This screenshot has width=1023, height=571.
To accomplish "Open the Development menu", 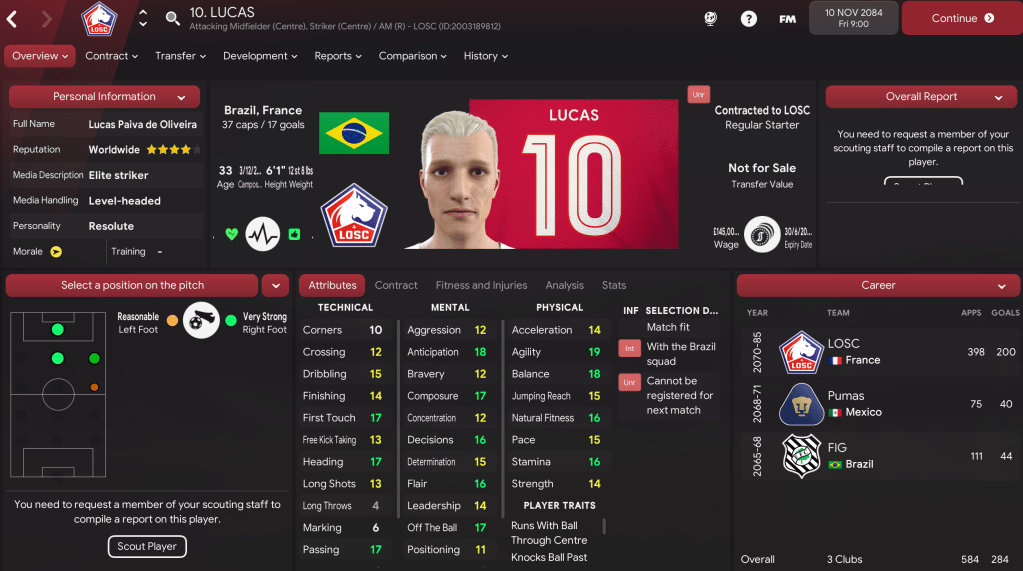I will [x=261, y=56].
